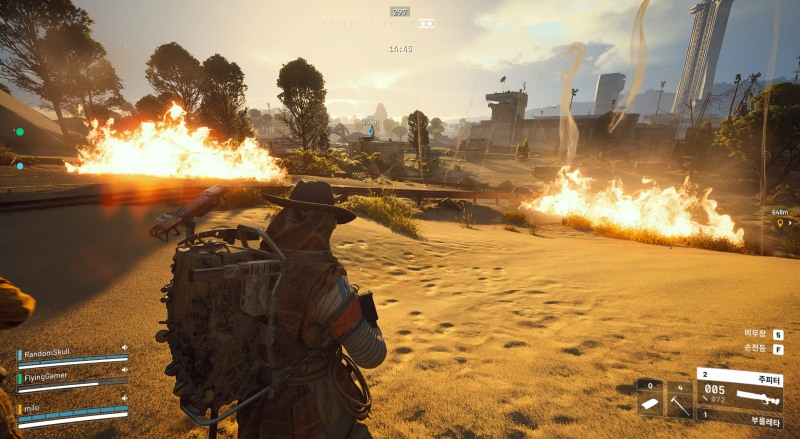Toggle the voice speaker icon for RandomSkull
This screenshot has height=439, width=800.
(124, 348)
